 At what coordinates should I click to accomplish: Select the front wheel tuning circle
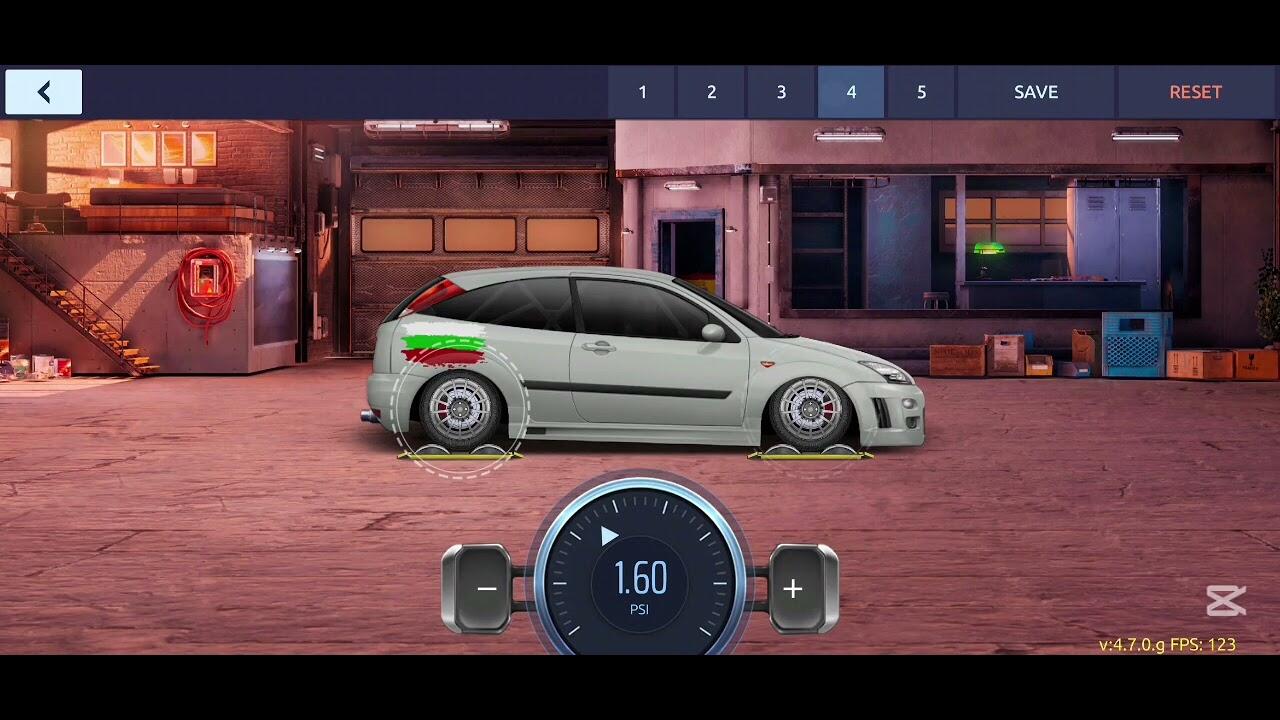[x=810, y=412]
